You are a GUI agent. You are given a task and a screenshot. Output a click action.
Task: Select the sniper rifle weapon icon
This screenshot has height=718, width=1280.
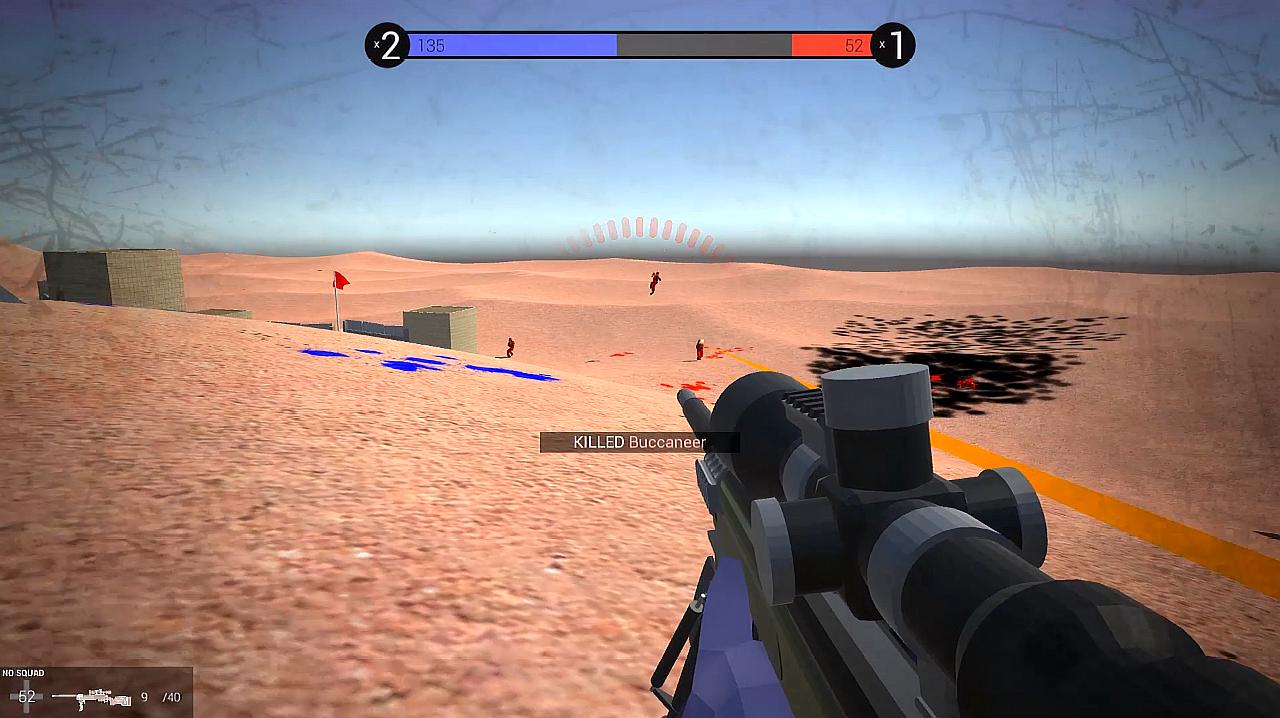[92, 697]
